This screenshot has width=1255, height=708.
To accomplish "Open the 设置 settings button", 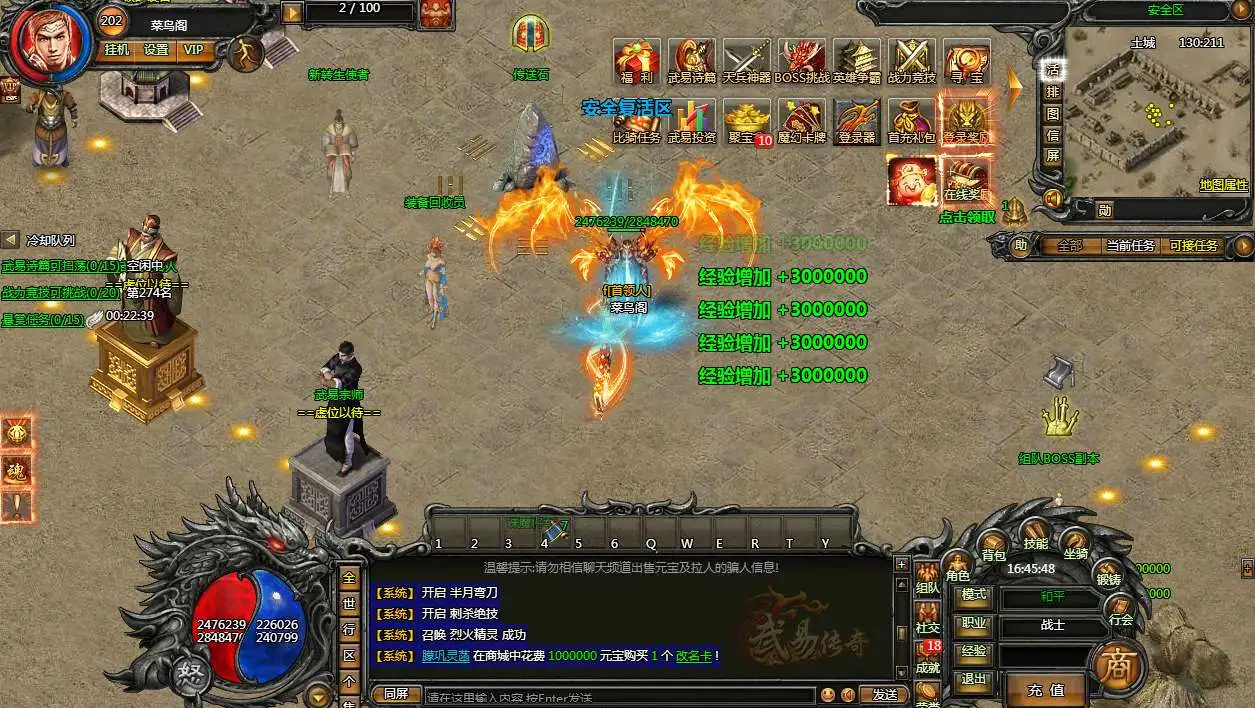I will coord(156,49).
